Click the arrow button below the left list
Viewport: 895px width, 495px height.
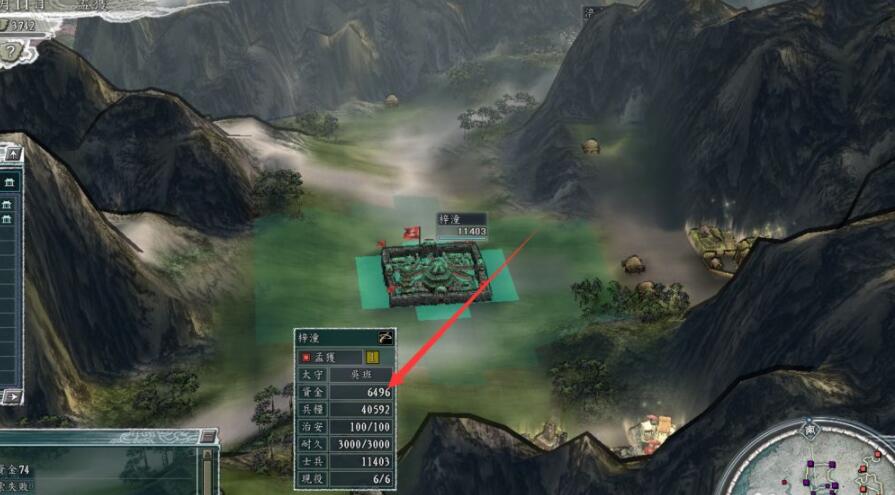[x=11, y=397]
